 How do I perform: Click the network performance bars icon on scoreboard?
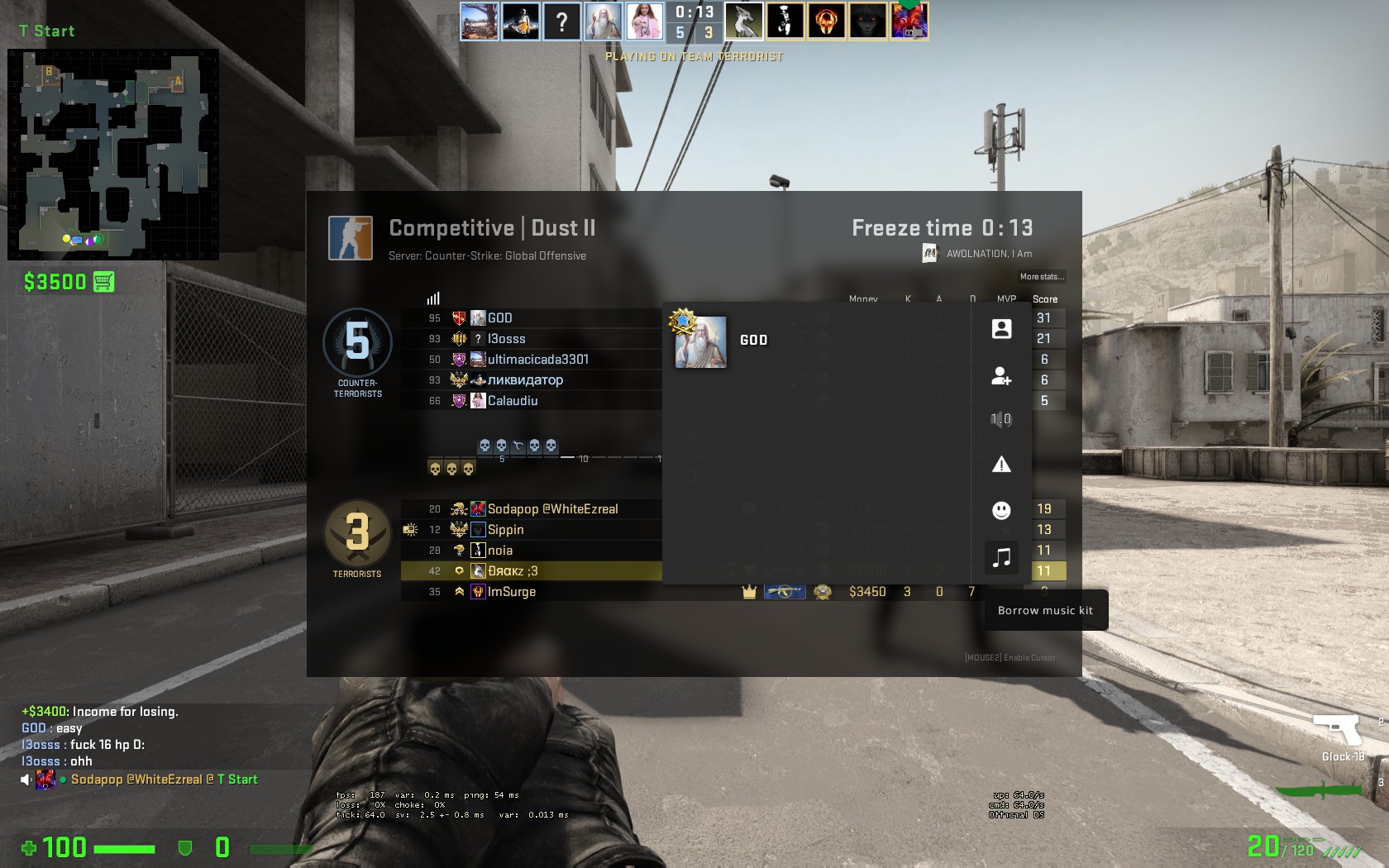[433, 298]
